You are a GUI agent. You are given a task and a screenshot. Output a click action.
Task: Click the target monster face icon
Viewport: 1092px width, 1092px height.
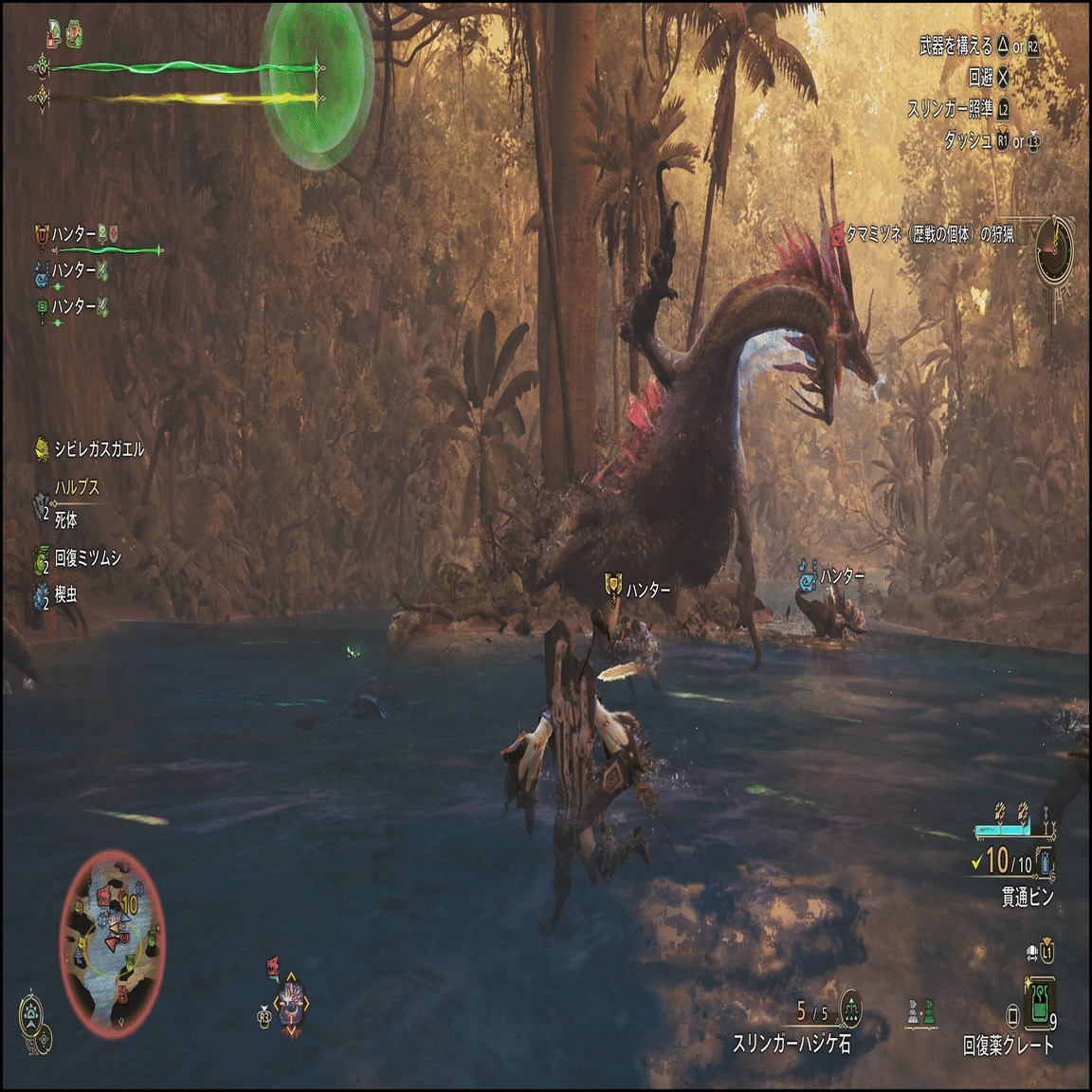(x=291, y=1005)
